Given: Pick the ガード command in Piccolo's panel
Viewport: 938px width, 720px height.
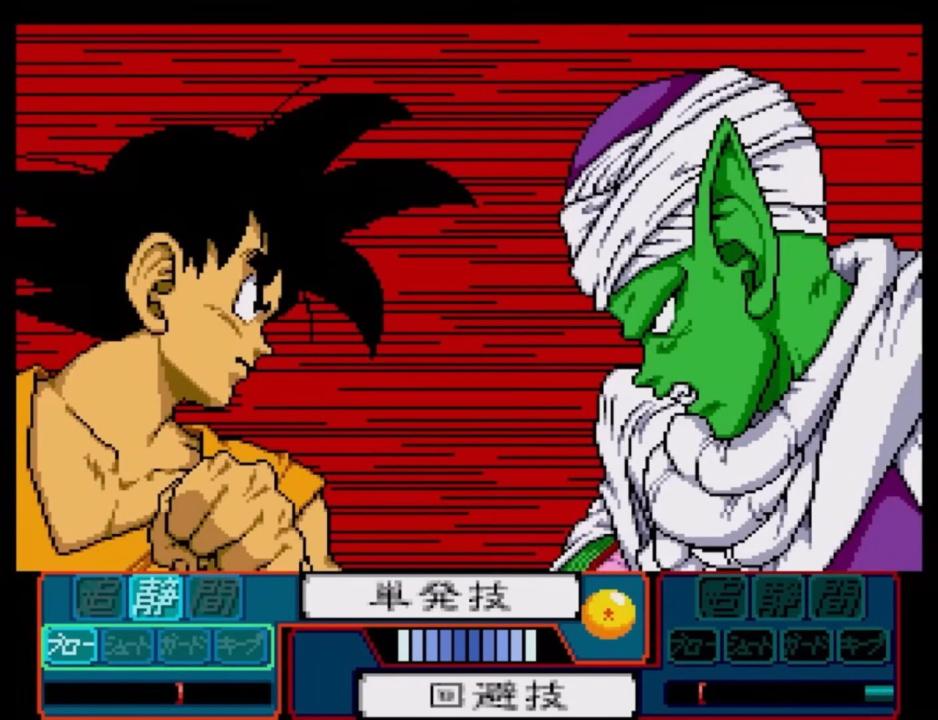Looking at the screenshot, I should (808, 646).
